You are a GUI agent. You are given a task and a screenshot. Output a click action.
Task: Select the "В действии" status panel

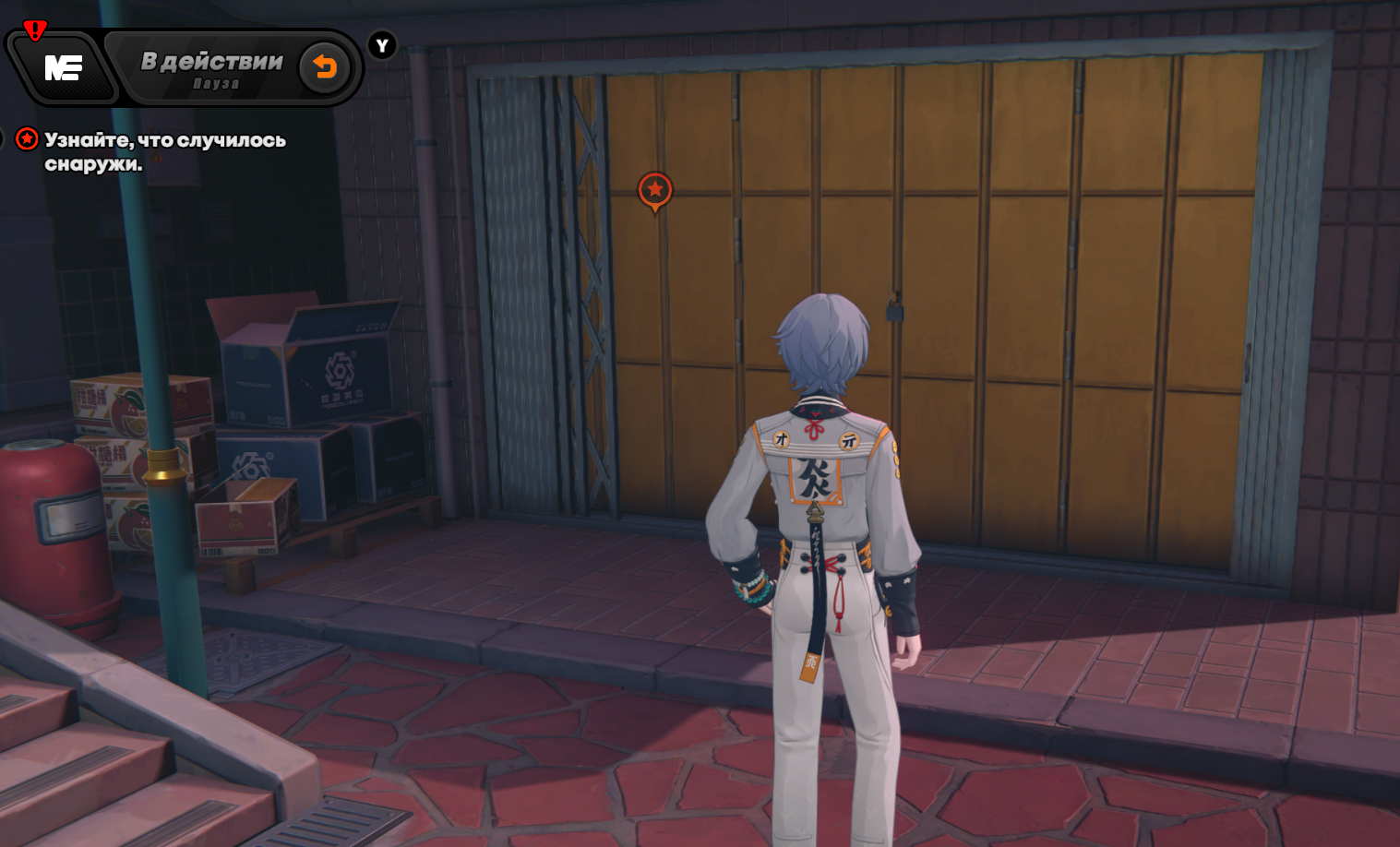[x=211, y=68]
